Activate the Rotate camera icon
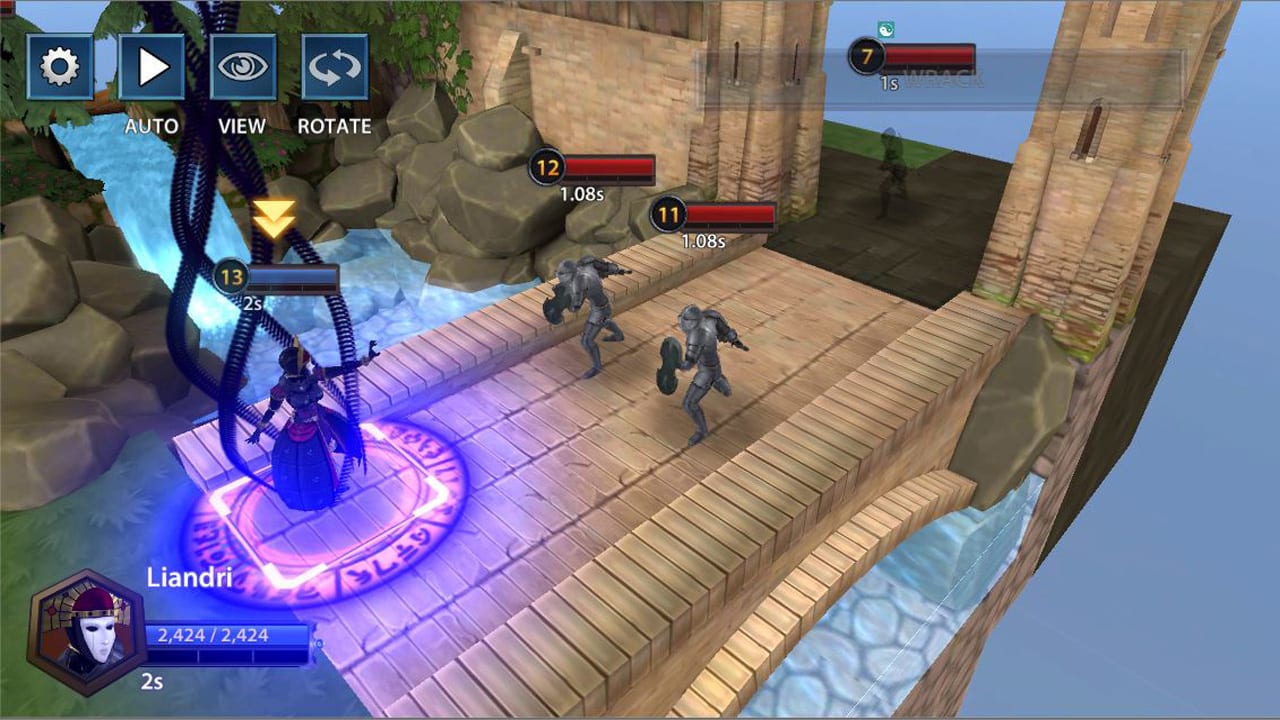Viewport: 1280px width, 720px height. pyautogui.click(x=334, y=66)
